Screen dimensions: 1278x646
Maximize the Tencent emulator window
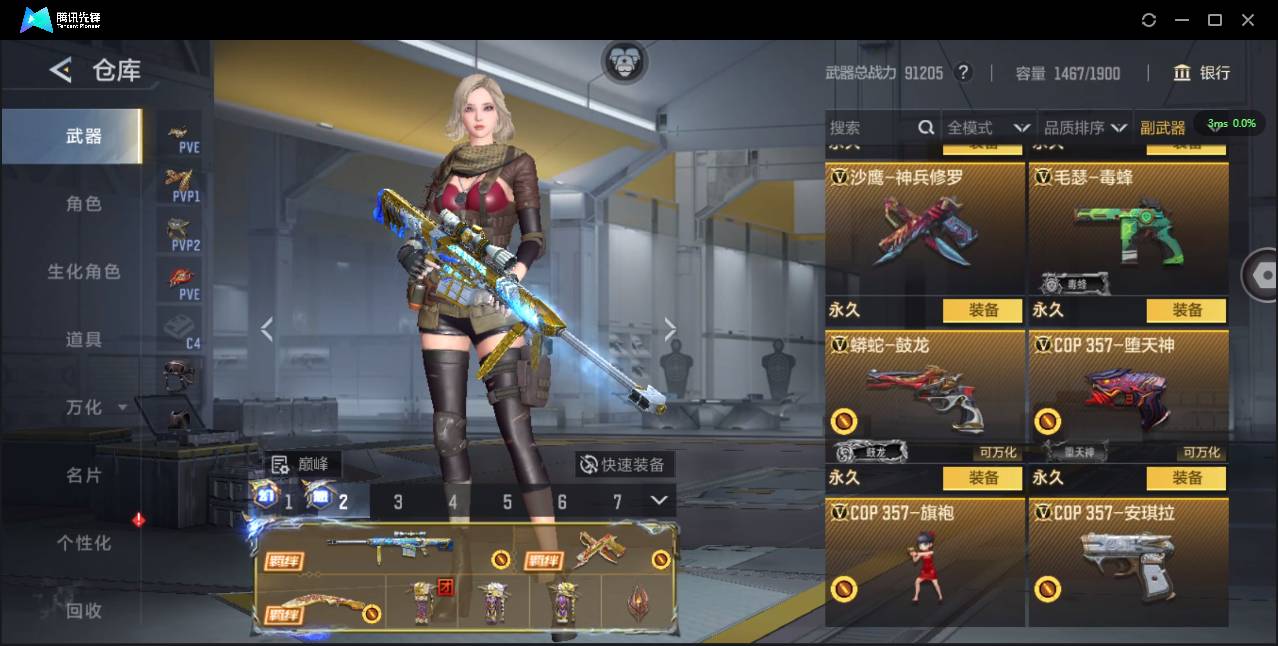1215,20
